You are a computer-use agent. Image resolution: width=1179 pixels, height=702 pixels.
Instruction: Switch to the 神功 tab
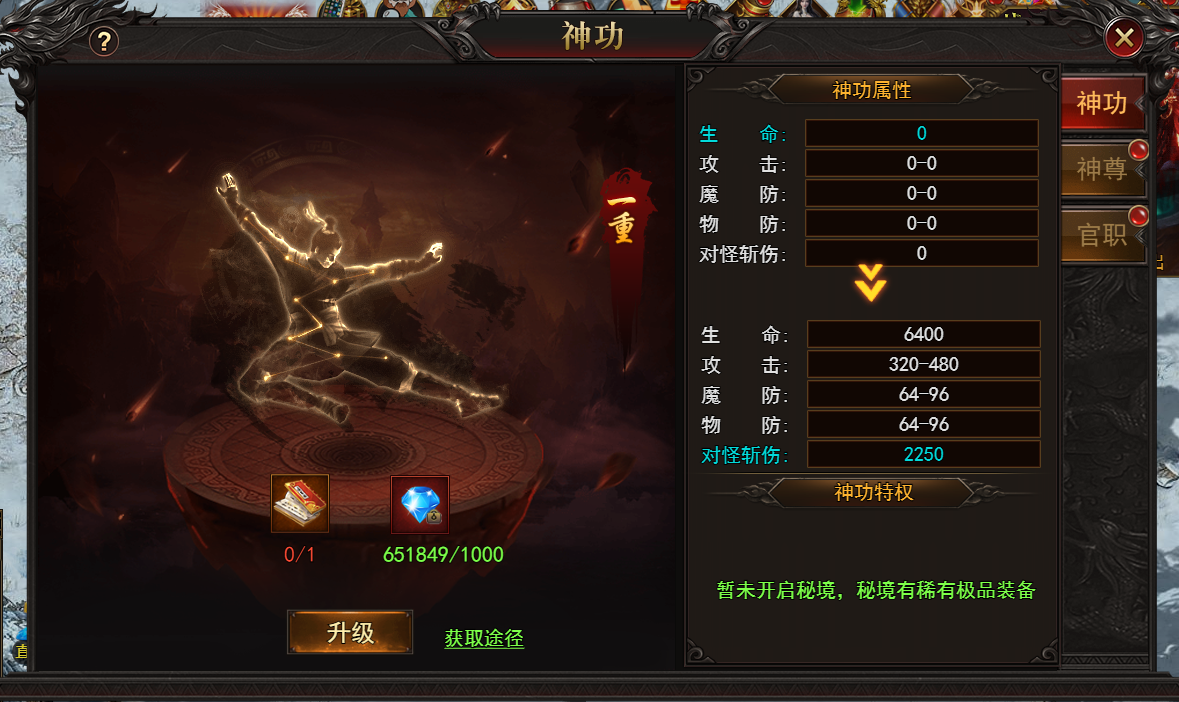point(1101,103)
